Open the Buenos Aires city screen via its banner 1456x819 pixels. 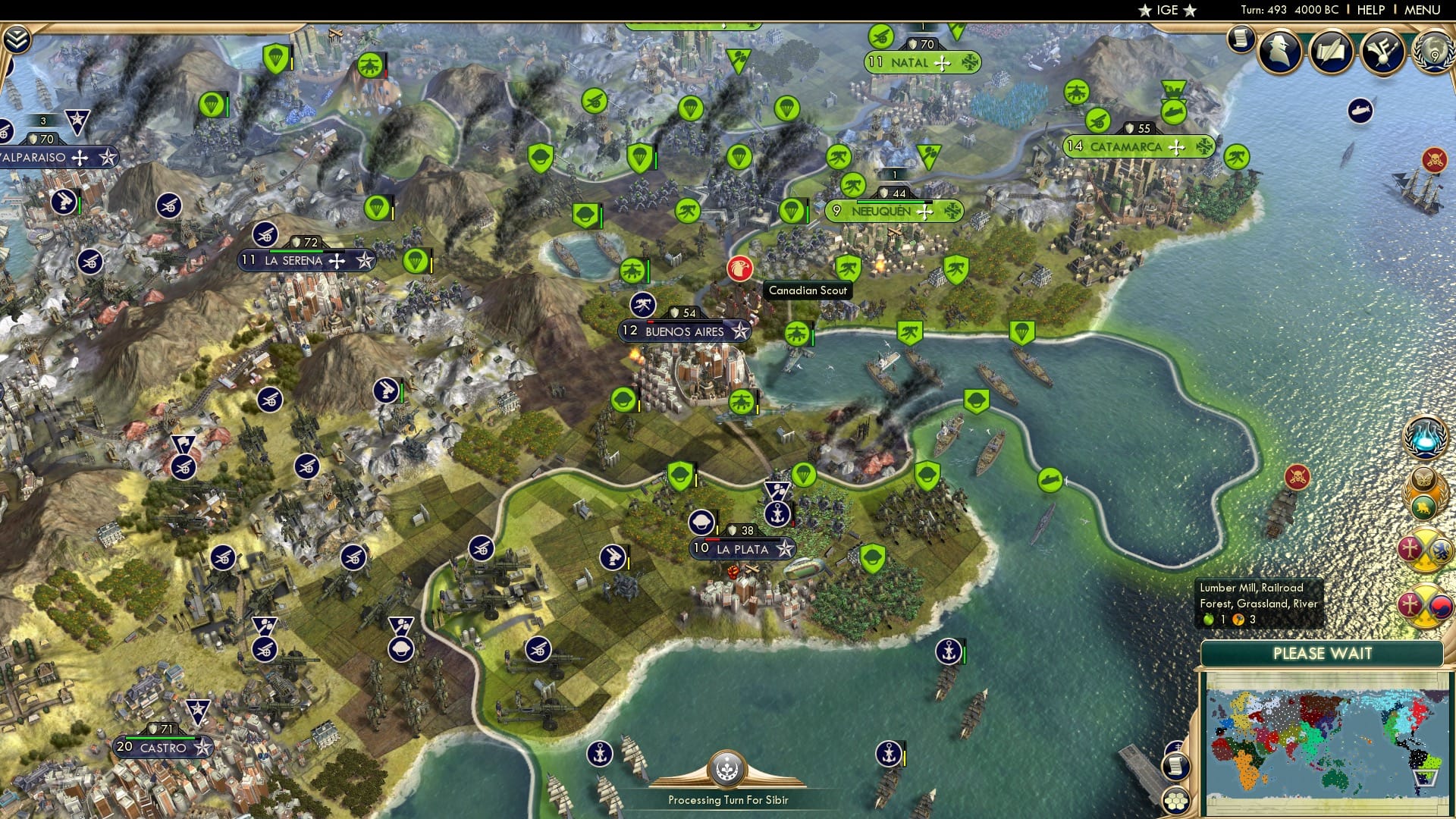(x=681, y=331)
